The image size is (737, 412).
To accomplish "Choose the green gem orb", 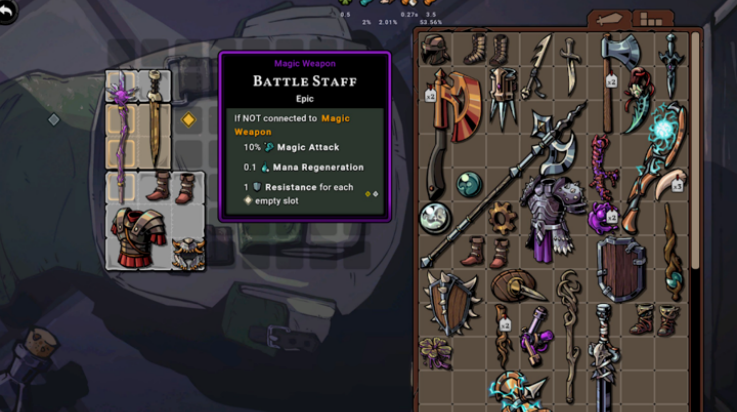I will click(469, 183).
